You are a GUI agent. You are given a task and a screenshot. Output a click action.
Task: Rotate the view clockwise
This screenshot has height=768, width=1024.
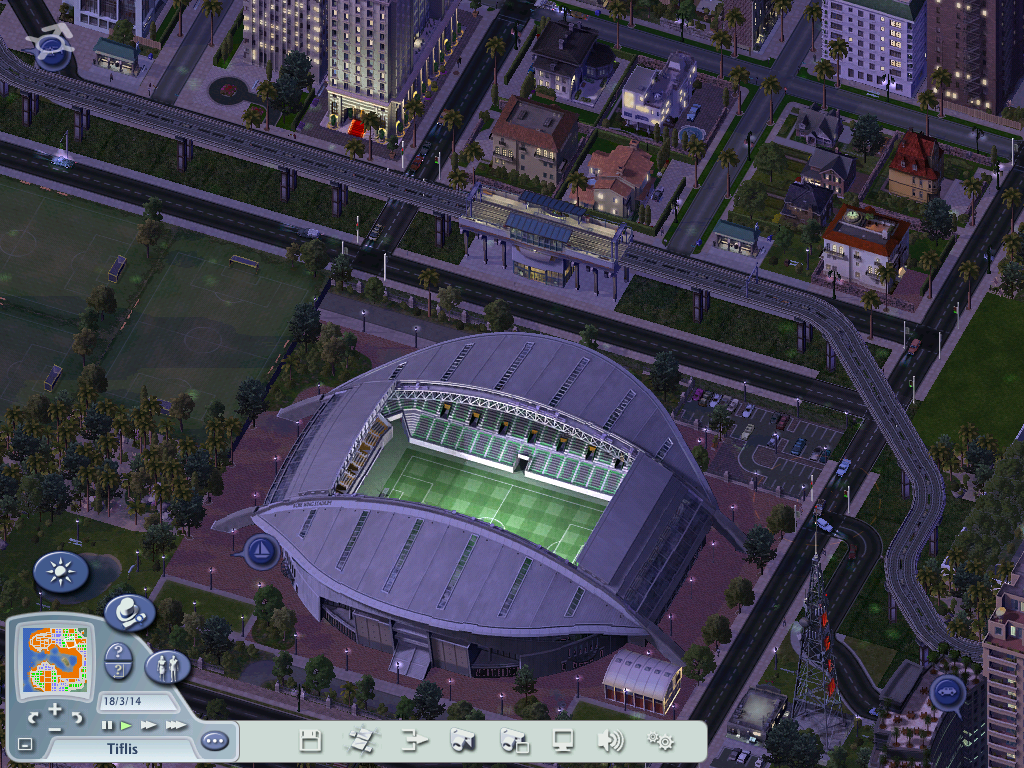click(x=77, y=717)
